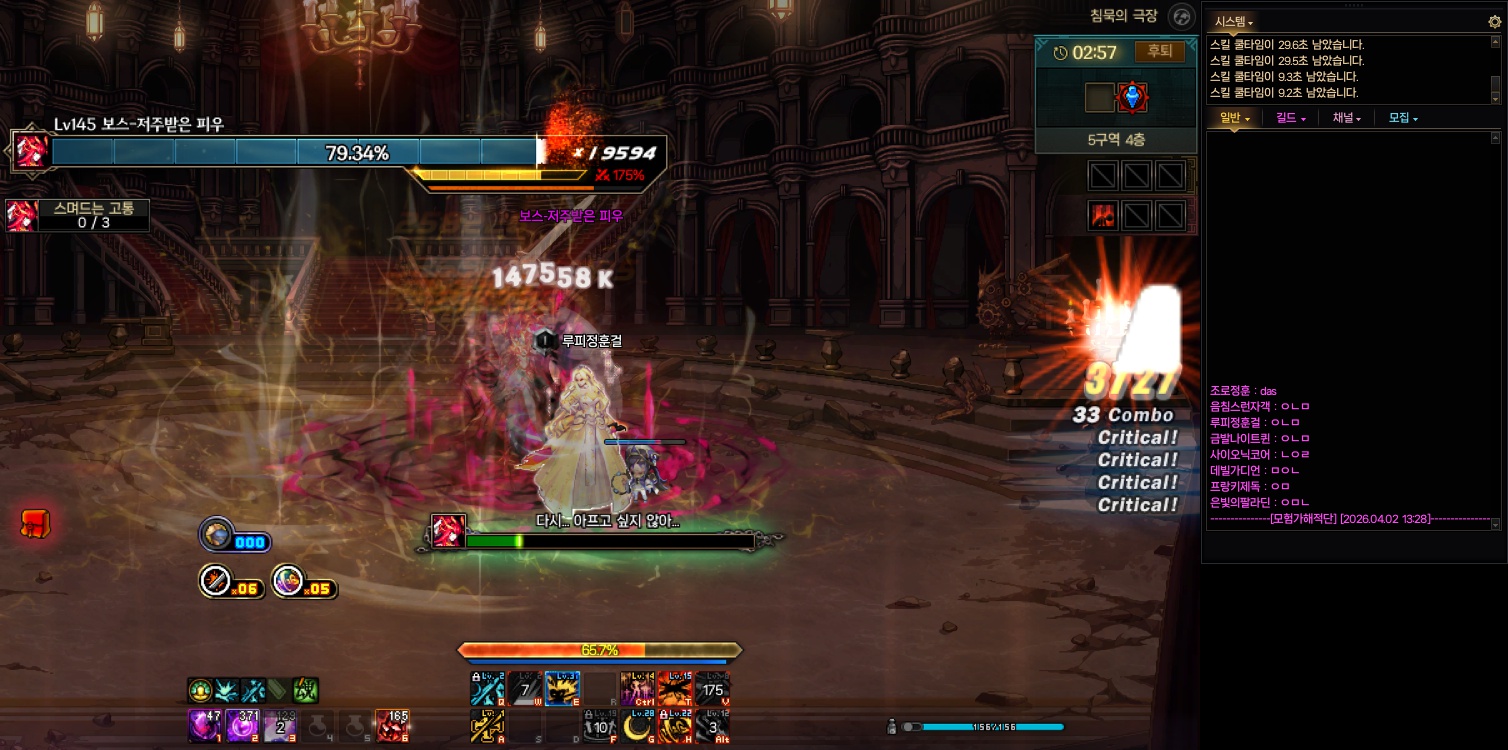
Task: Open chat settings gear icon
Action: click(1495, 21)
